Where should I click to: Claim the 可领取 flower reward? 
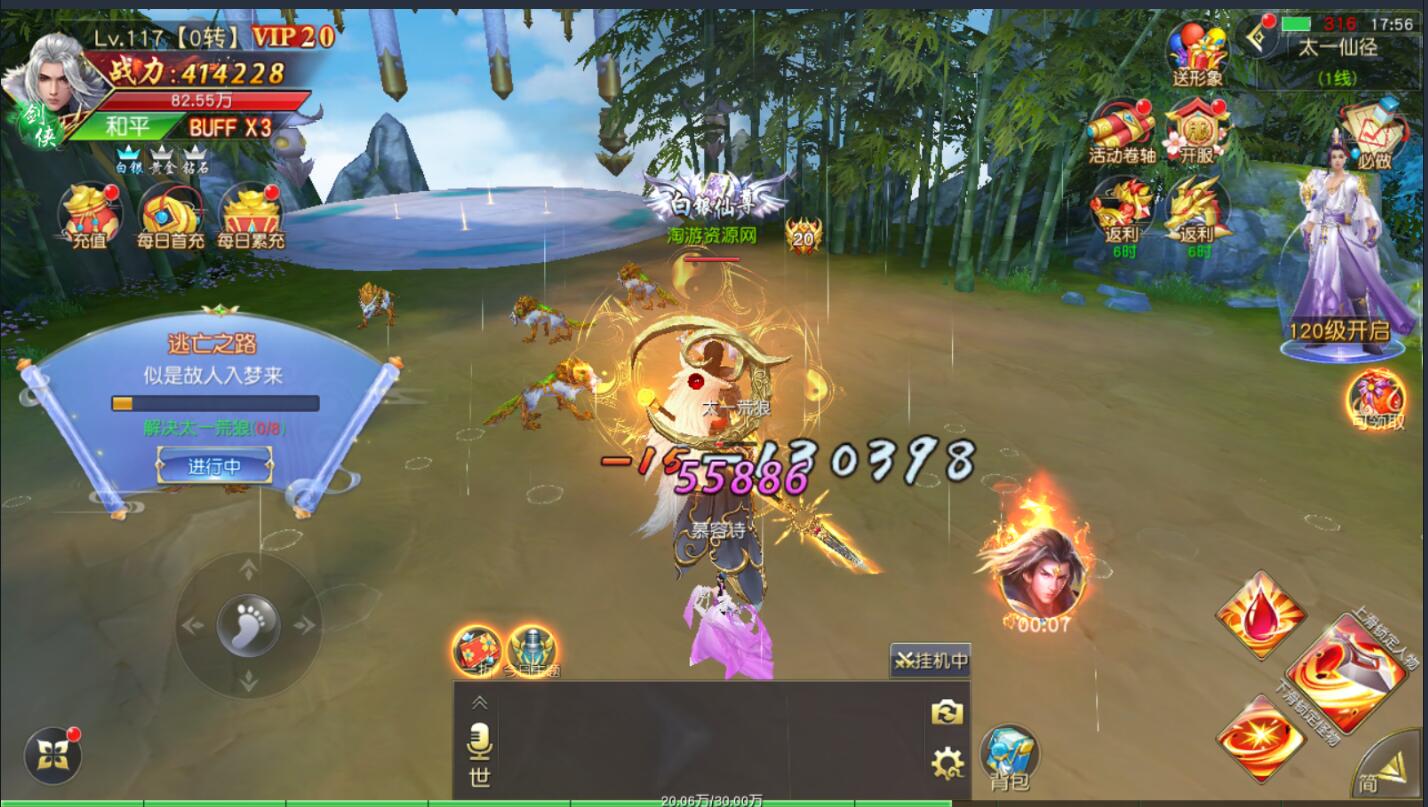point(1377,398)
